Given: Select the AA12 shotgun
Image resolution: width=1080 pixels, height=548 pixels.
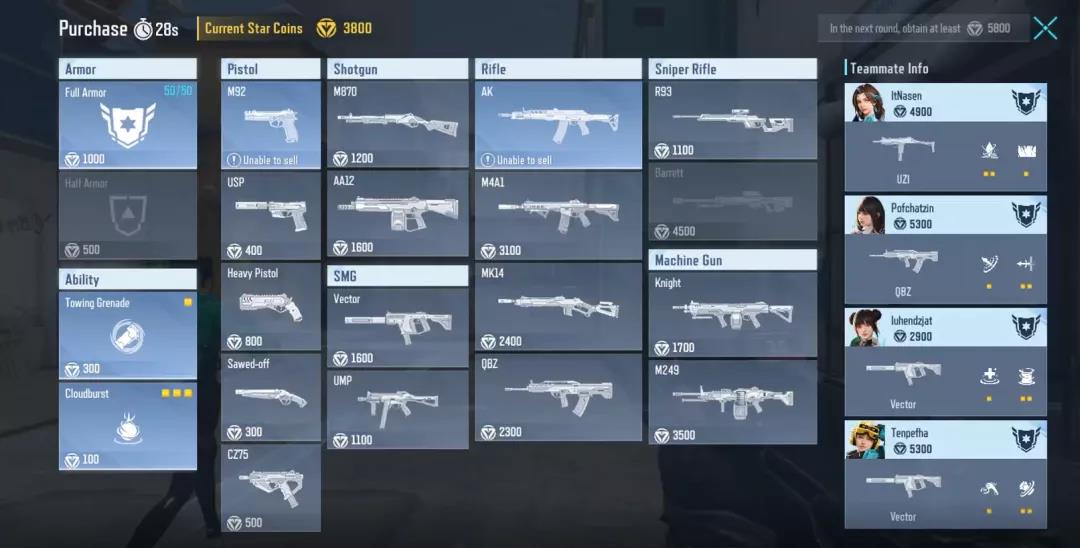Looking at the screenshot, I should (x=398, y=214).
